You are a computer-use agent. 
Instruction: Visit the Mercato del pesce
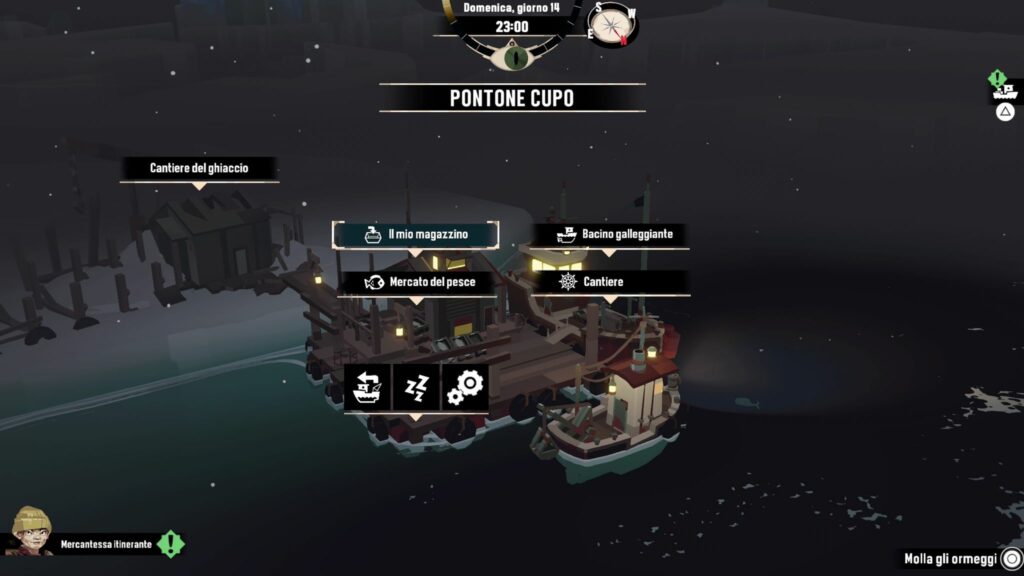[x=418, y=282]
